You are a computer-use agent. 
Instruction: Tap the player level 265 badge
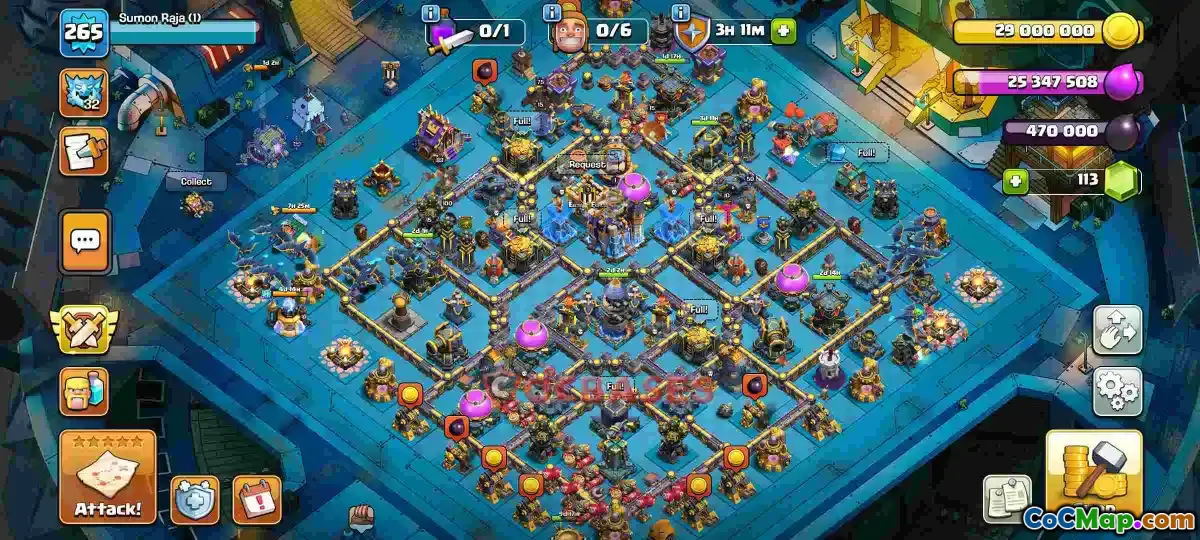(84, 33)
